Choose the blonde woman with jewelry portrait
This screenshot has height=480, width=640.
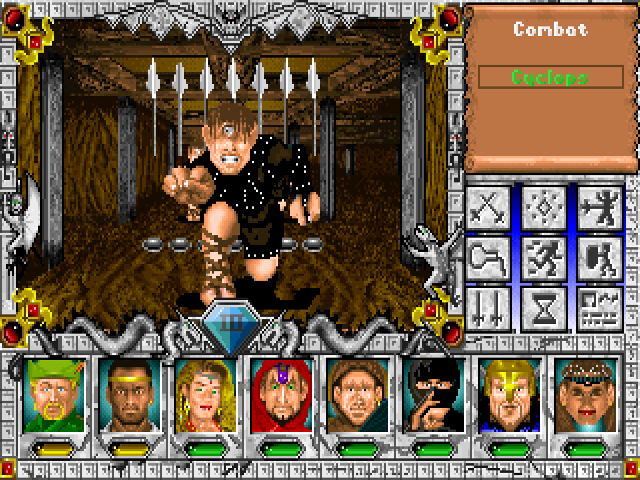pyautogui.click(x=203, y=394)
